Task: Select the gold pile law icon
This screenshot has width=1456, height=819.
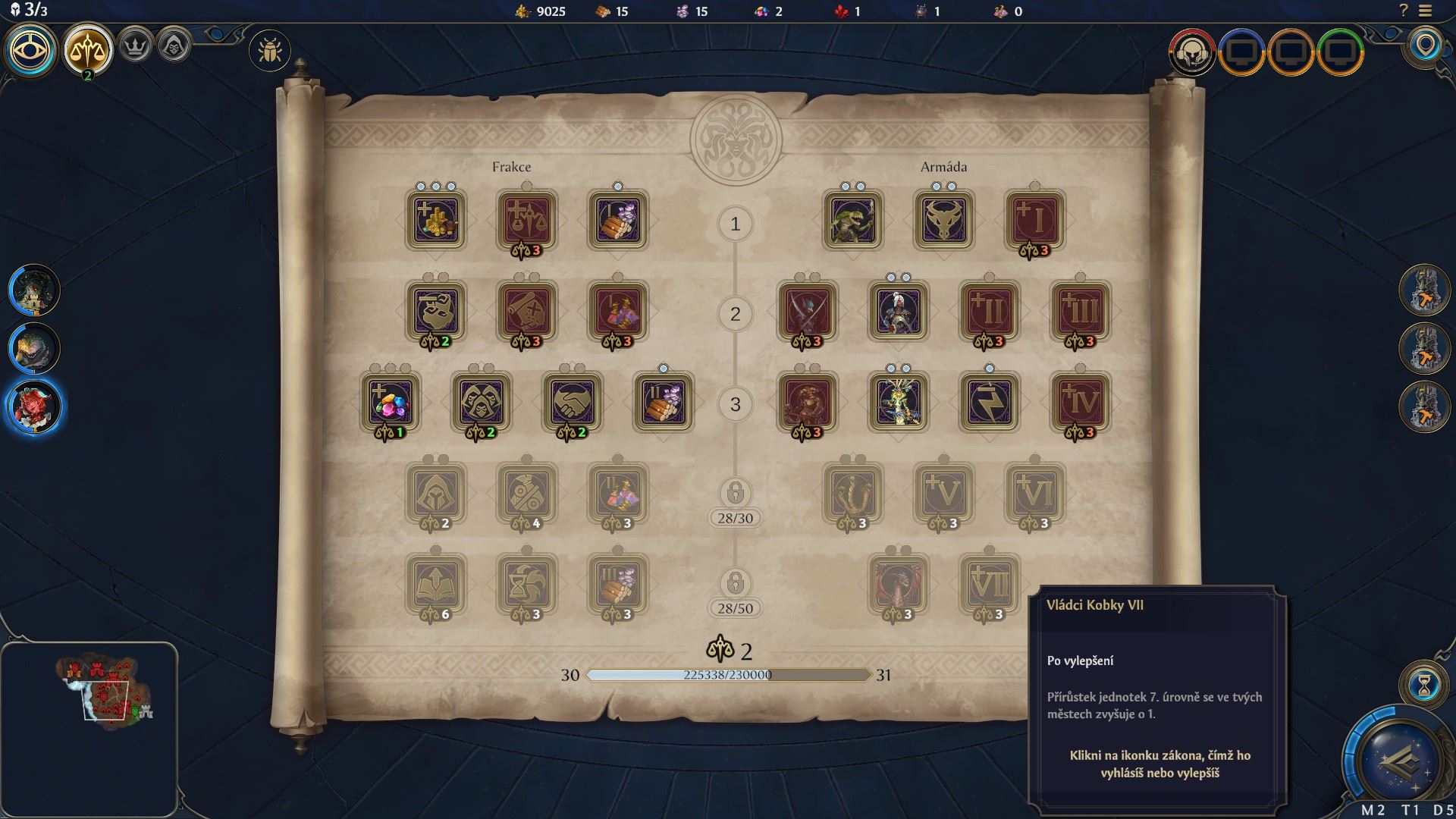Action: pyautogui.click(x=435, y=220)
